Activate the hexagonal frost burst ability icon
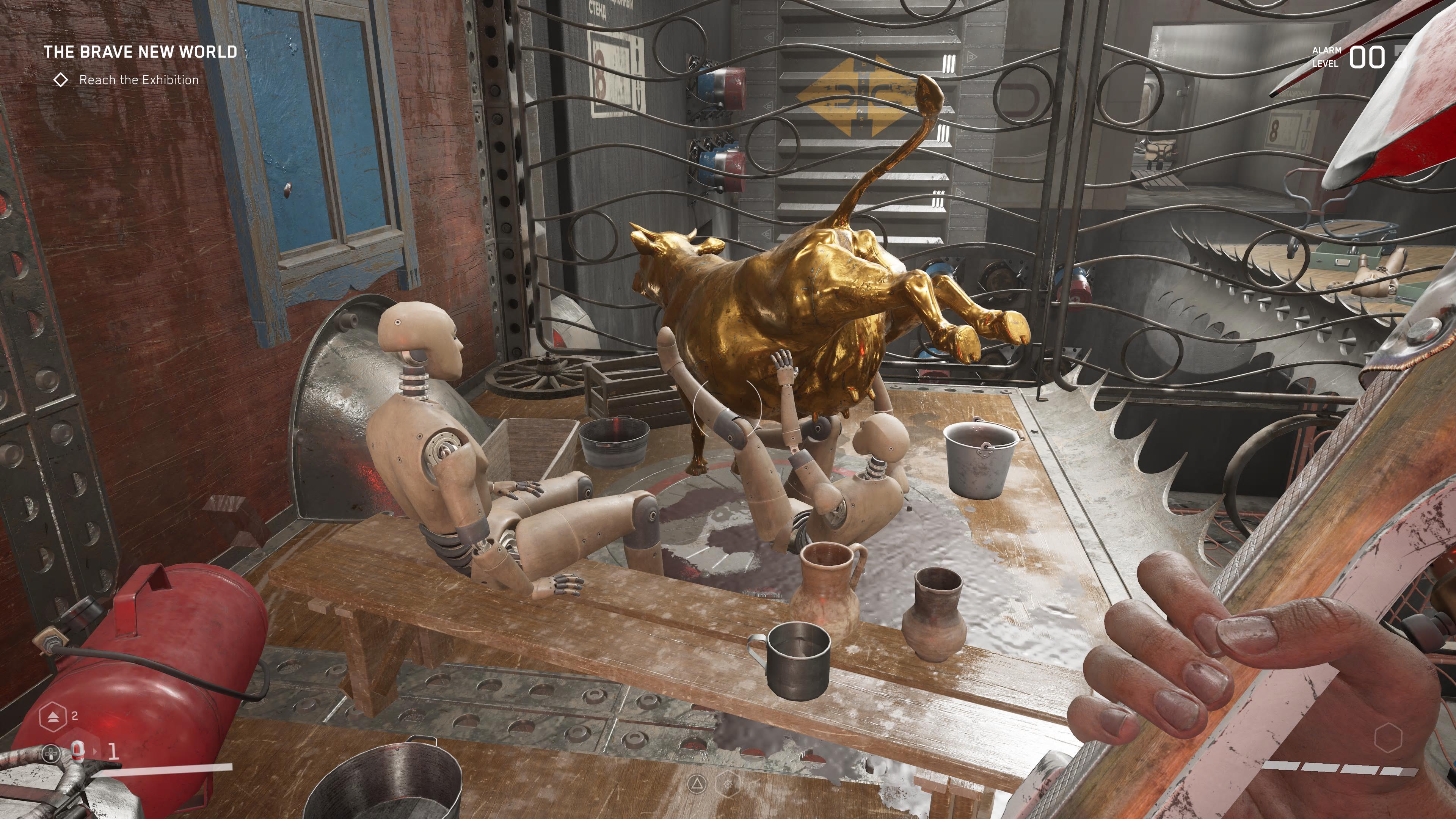Viewport: 1456px width, 819px height. tap(728, 783)
